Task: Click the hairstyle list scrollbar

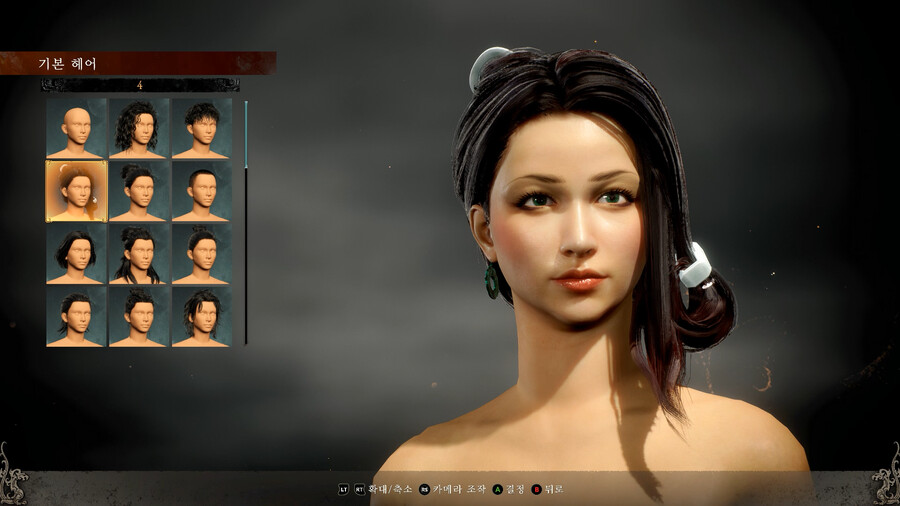Action: tap(246, 222)
